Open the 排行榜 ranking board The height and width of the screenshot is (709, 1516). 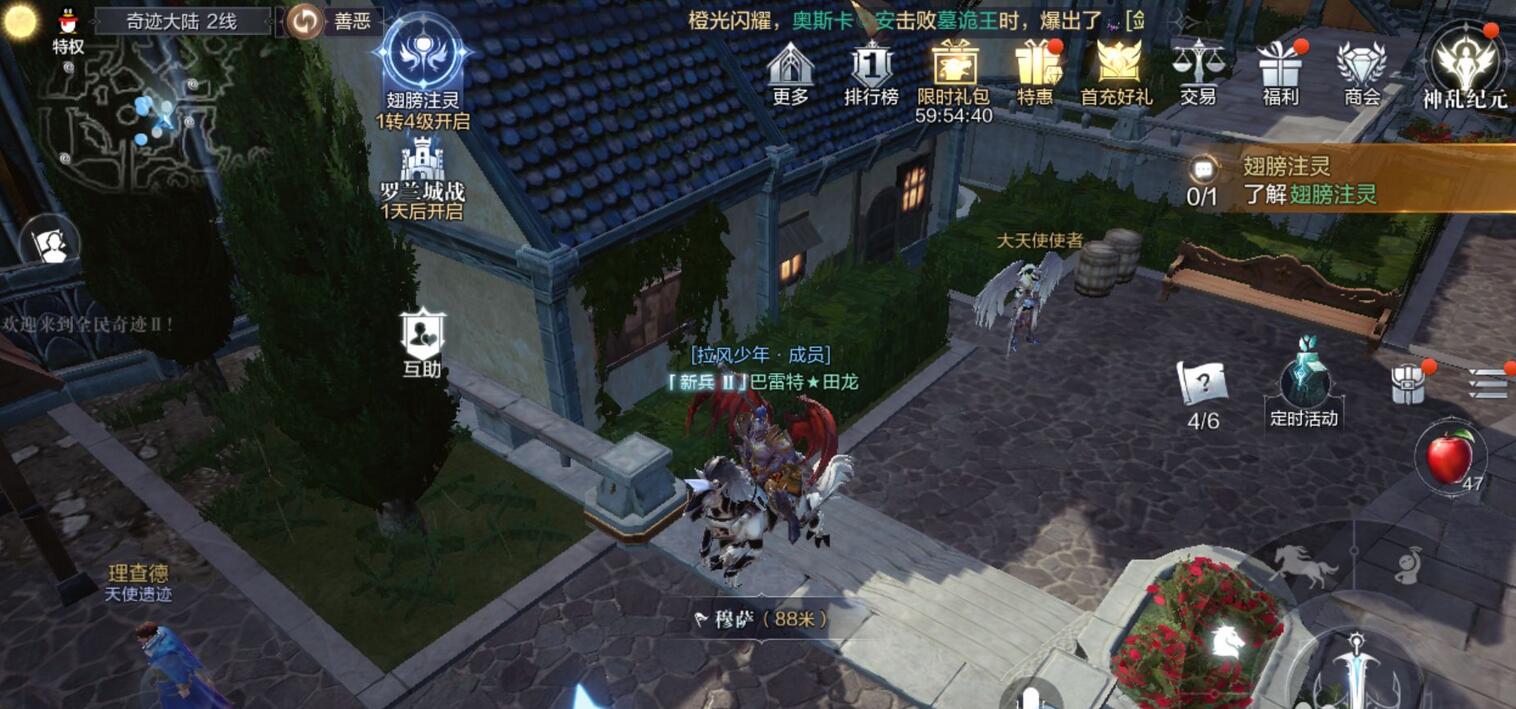click(871, 70)
